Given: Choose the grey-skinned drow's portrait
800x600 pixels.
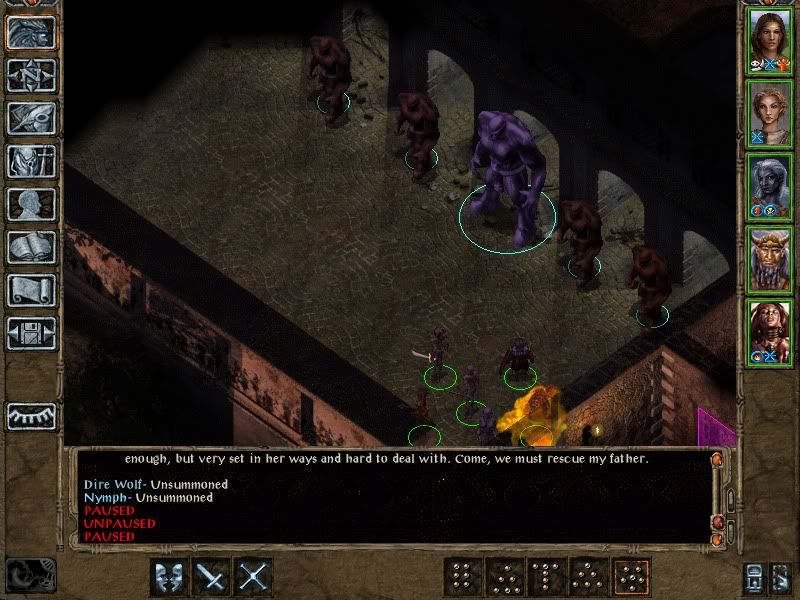Looking at the screenshot, I should pyautogui.click(x=770, y=186).
